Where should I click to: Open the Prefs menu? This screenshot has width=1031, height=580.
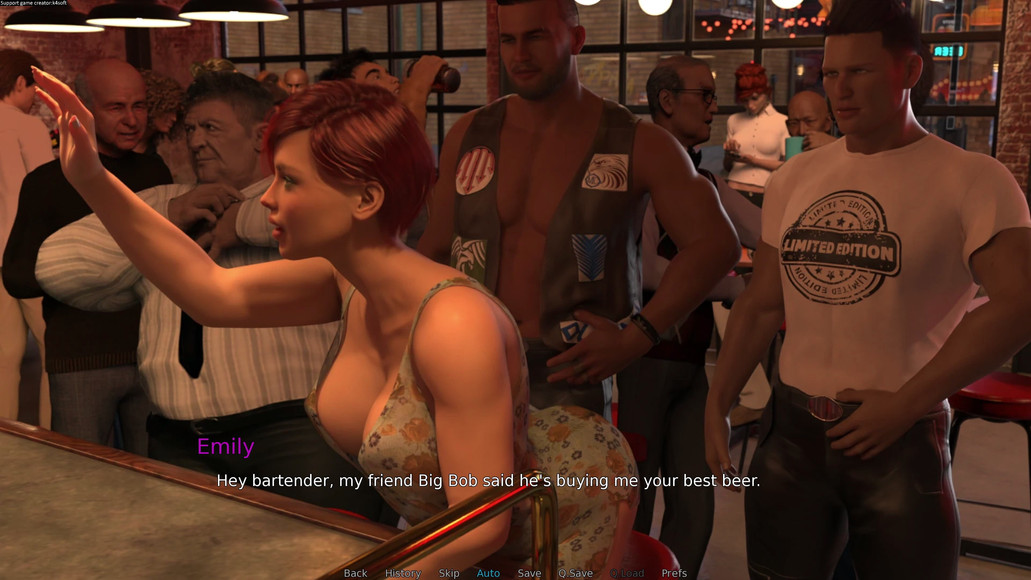(x=674, y=573)
